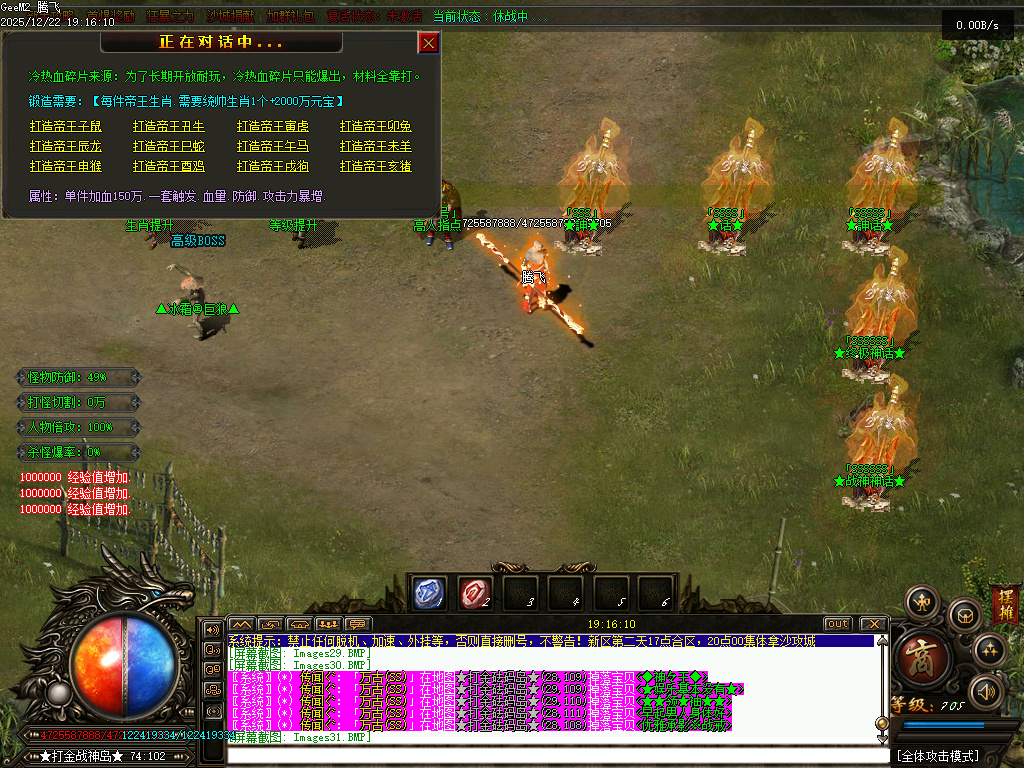Select the 打造帝王未羊 link

376,146
